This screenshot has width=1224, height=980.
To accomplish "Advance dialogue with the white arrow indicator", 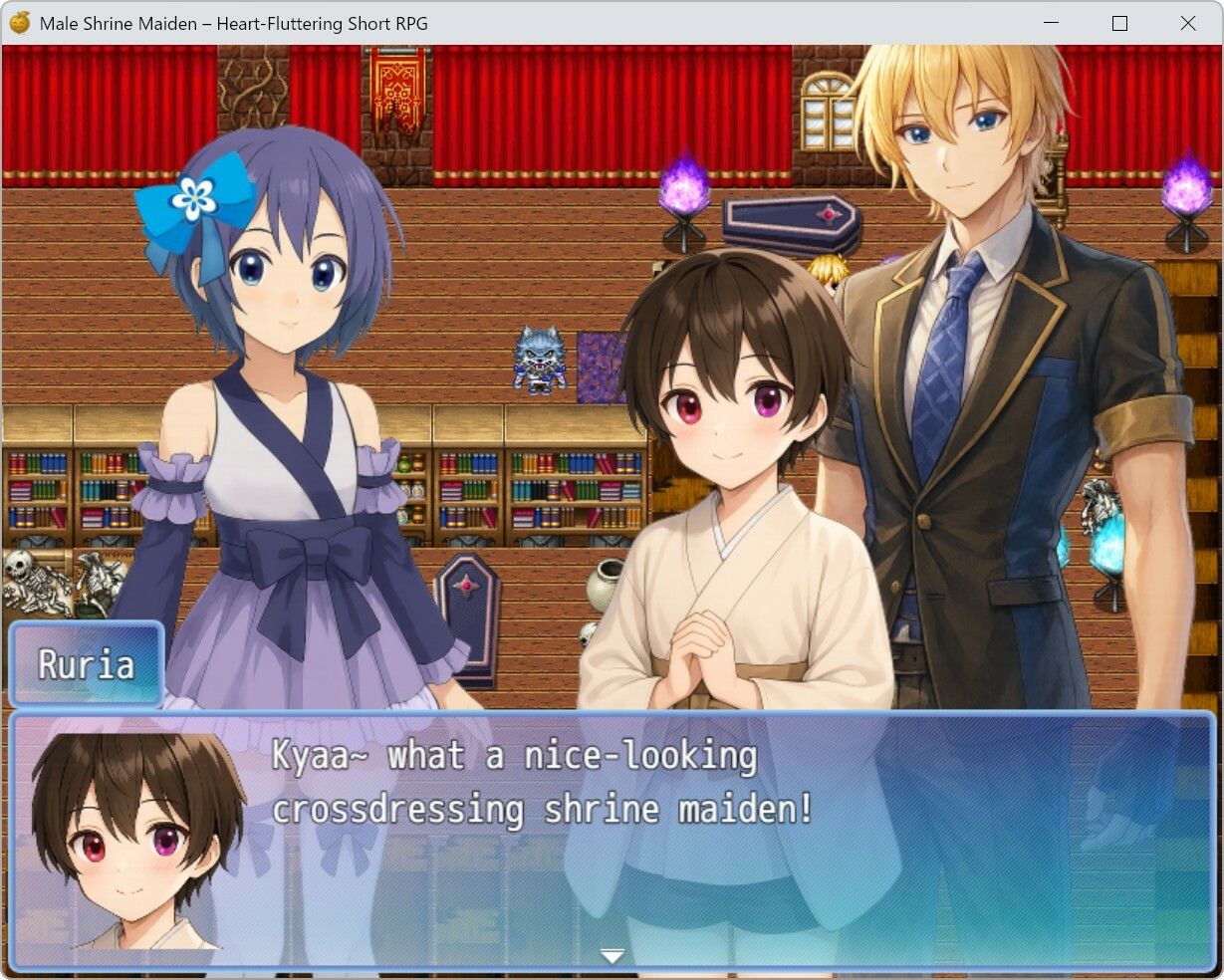I will pos(612,956).
